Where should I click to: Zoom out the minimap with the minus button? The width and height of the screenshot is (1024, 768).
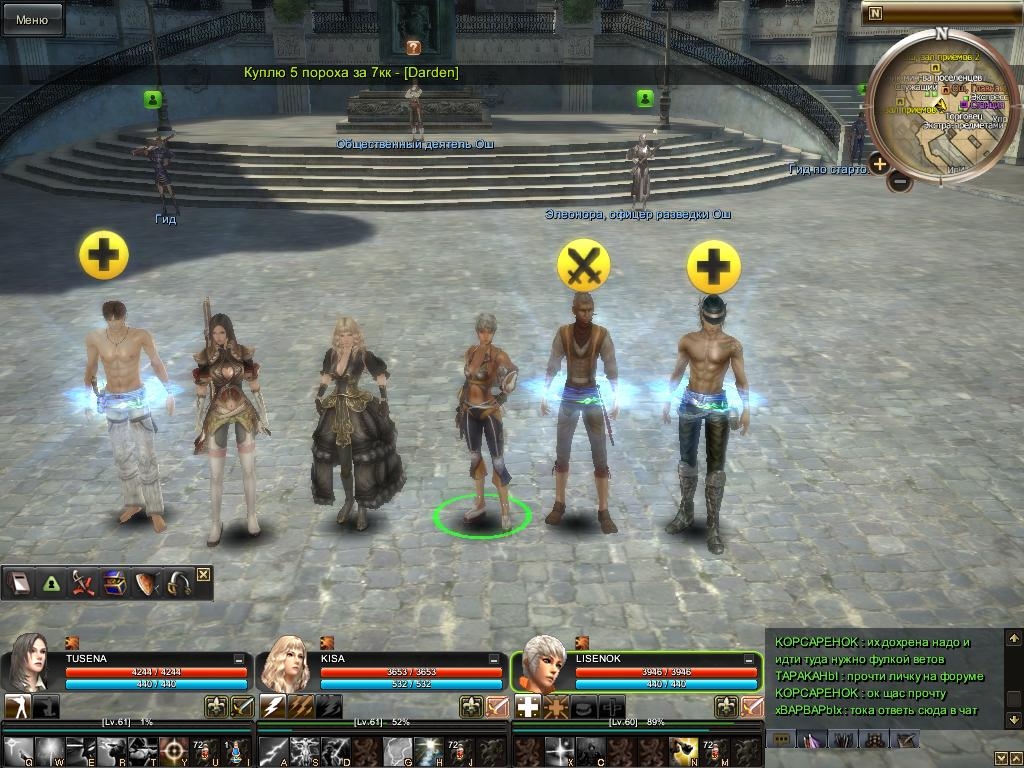[x=900, y=182]
